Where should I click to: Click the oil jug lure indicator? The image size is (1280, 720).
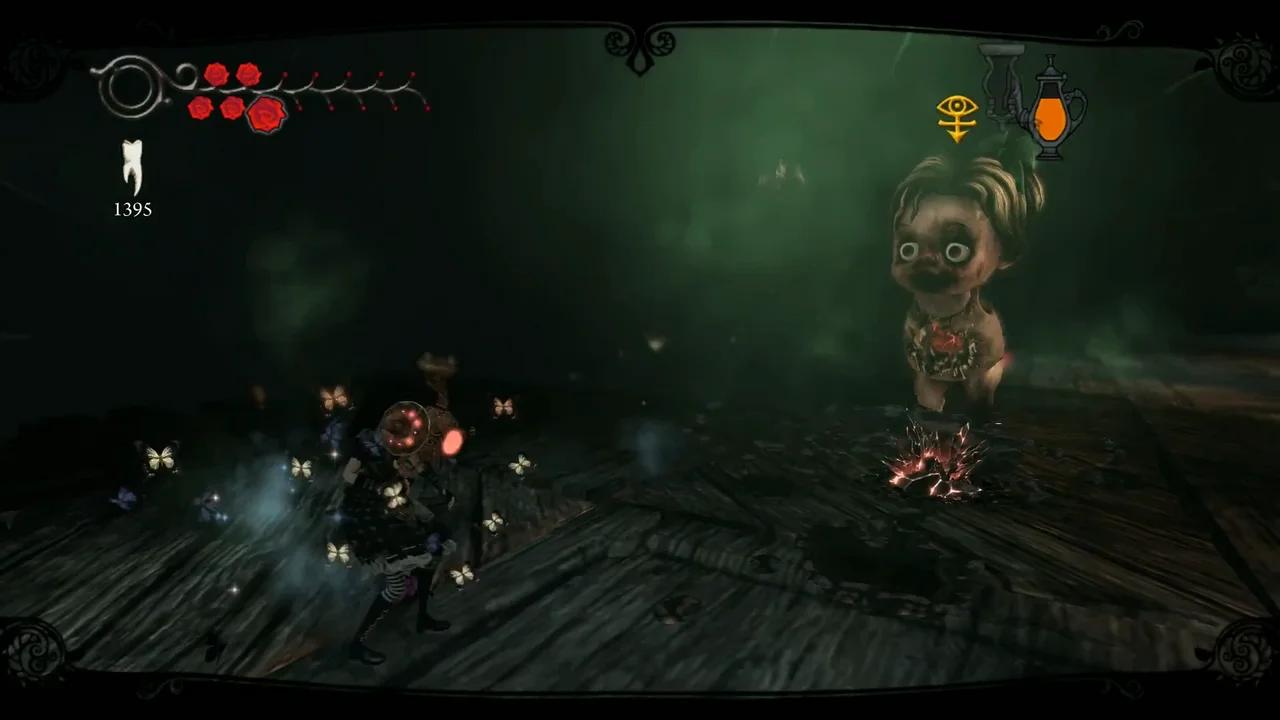1052,115
